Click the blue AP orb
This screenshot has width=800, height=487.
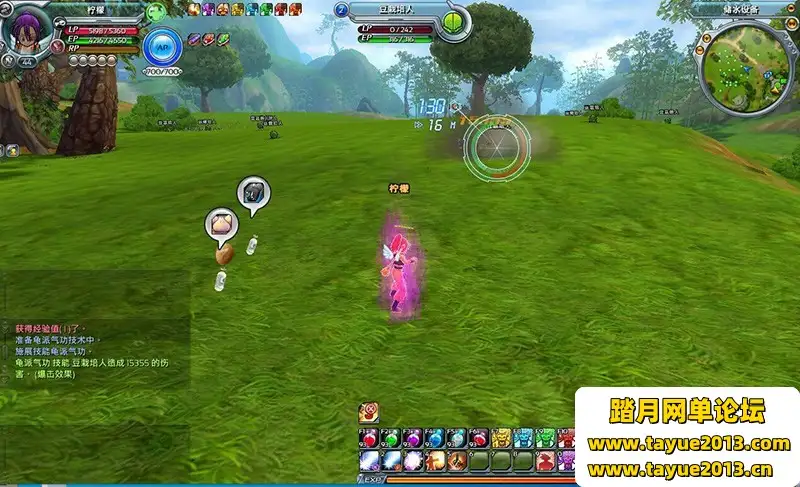[162, 46]
